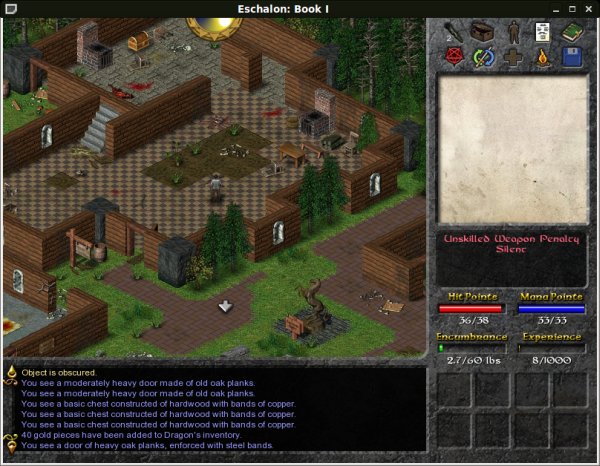Close the Eschalon: Book I window

[589, 8]
